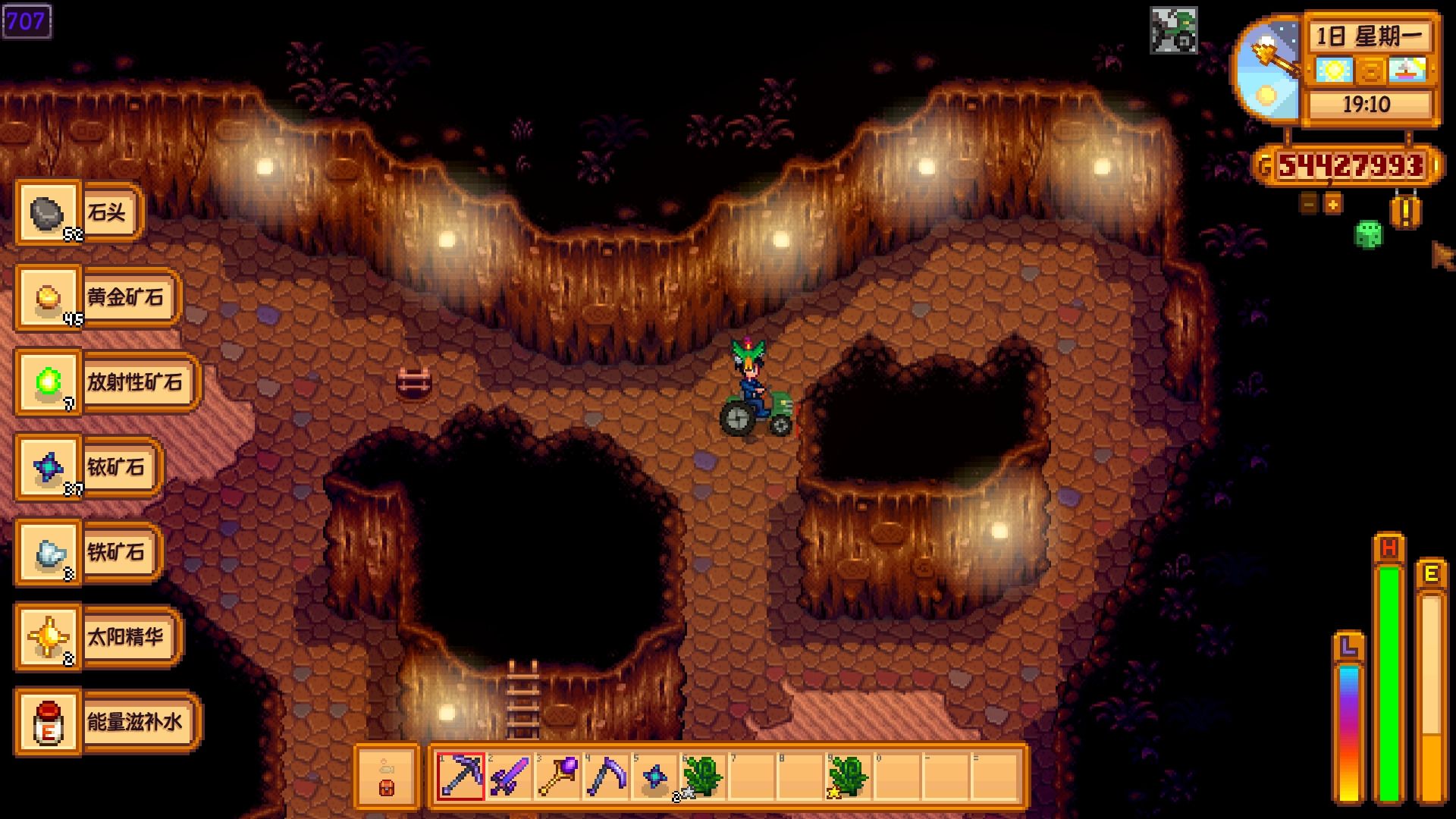Zoom in with the plus button
Image resolution: width=1456 pixels, height=819 pixels.
pyautogui.click(x=1332, y=203)
